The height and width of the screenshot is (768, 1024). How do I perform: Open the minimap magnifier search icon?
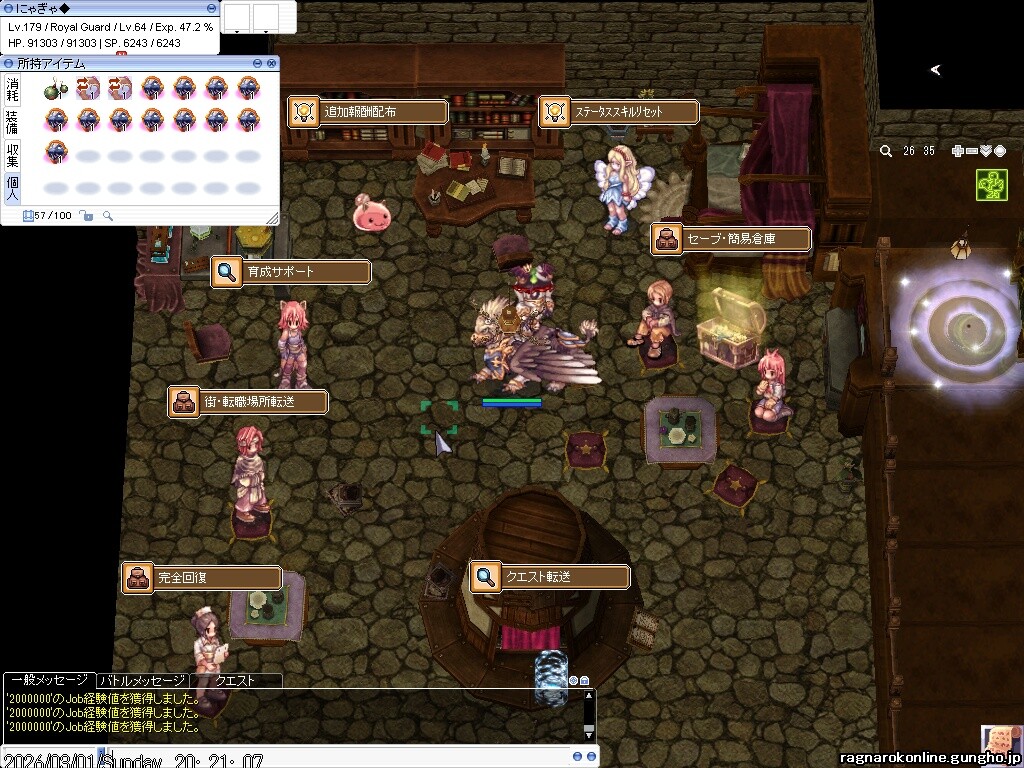point(886,151)
